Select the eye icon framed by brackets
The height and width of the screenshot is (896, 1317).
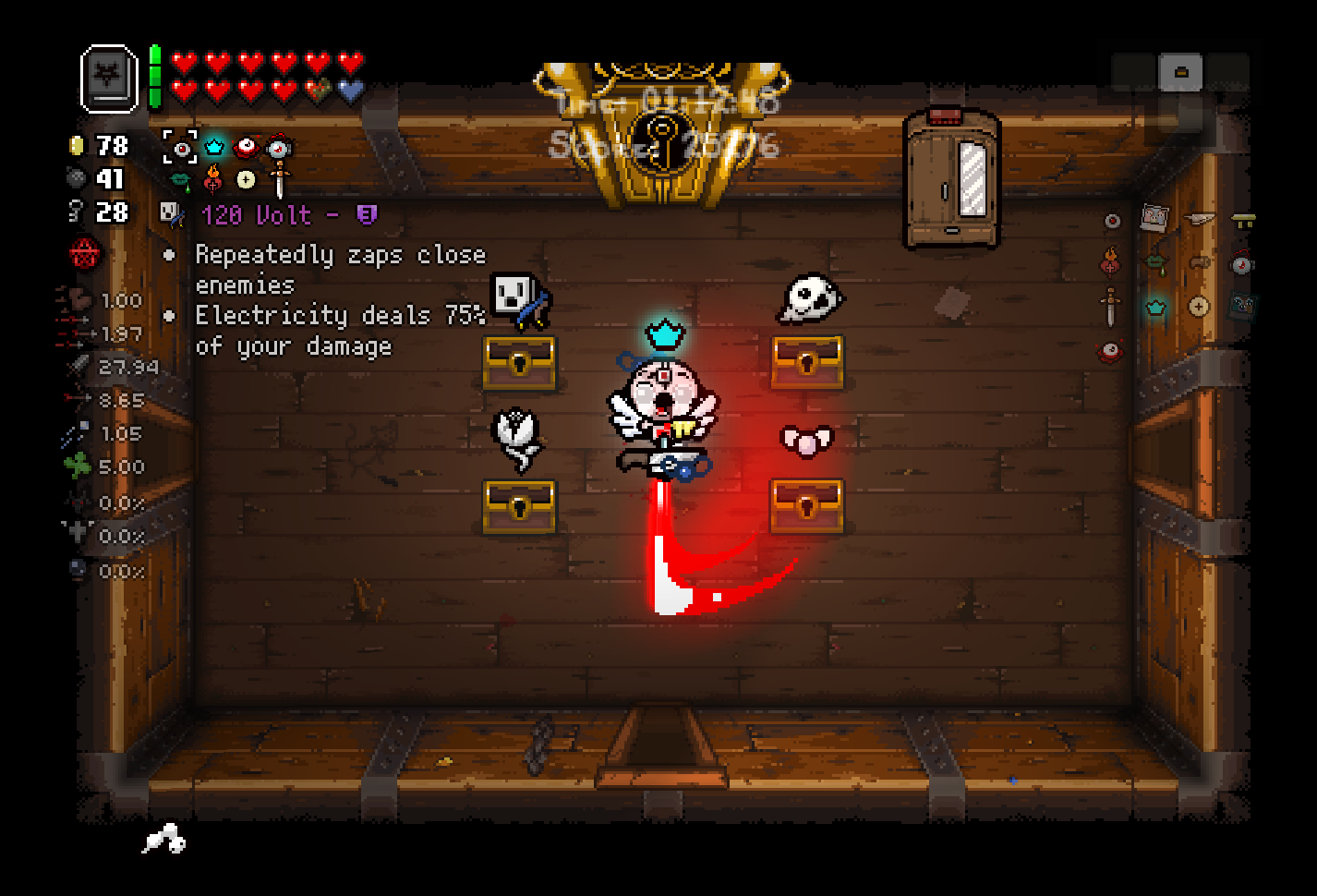(x=181, y=147)
